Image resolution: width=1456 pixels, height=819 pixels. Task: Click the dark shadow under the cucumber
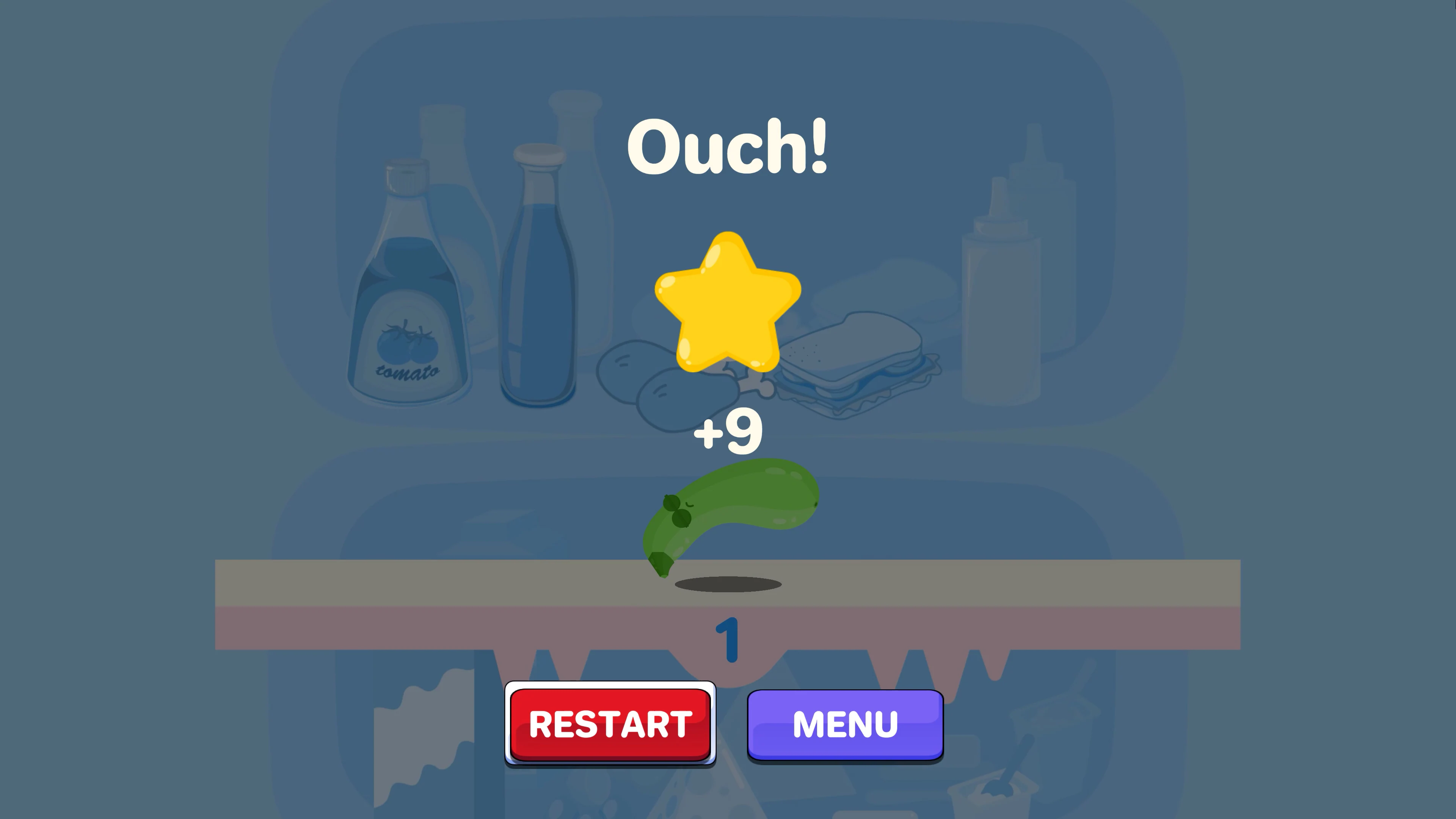click(x=728, y=585)
